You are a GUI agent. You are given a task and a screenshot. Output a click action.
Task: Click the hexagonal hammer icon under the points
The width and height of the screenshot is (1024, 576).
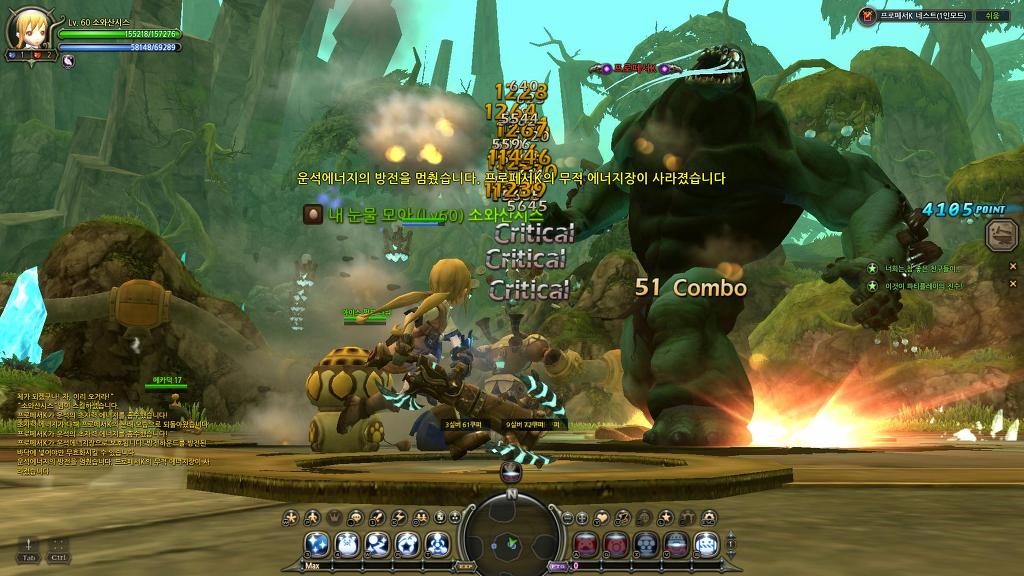click(x=999, y=236)
